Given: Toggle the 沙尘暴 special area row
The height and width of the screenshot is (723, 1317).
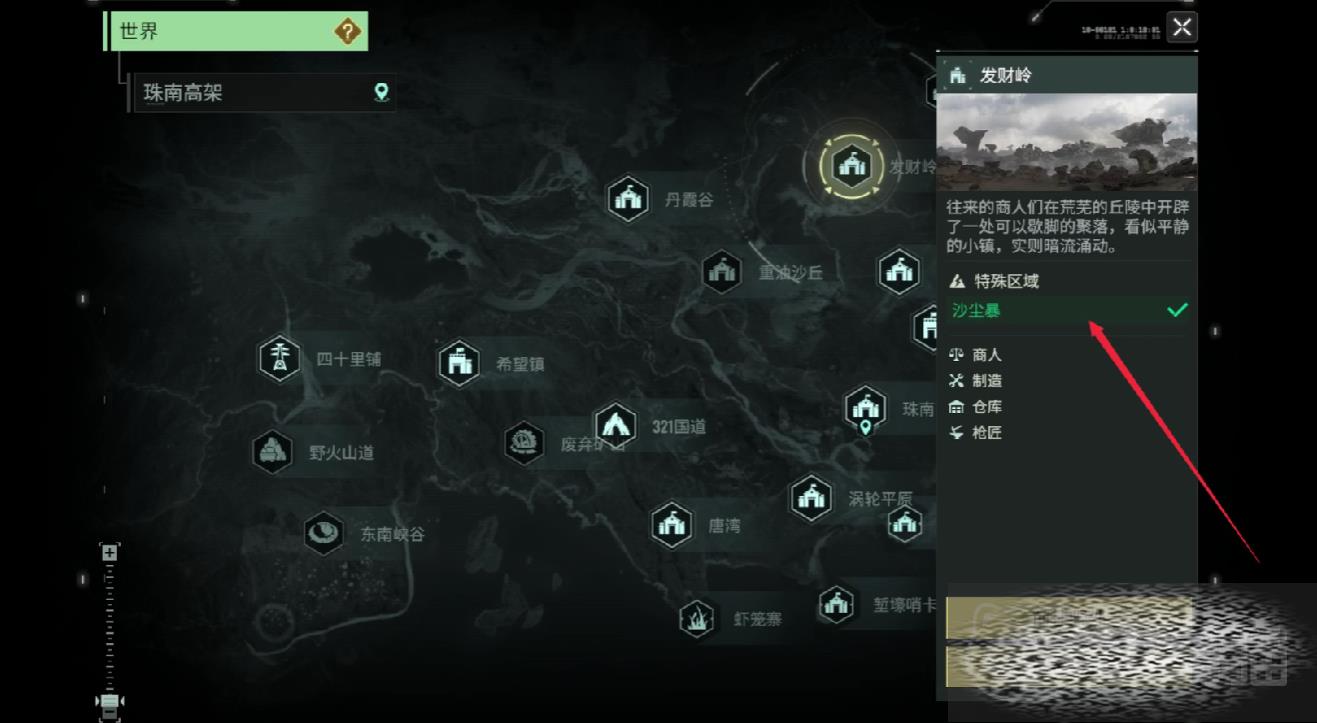Looking at the screenshot, I should click(x=1066, y=310).
